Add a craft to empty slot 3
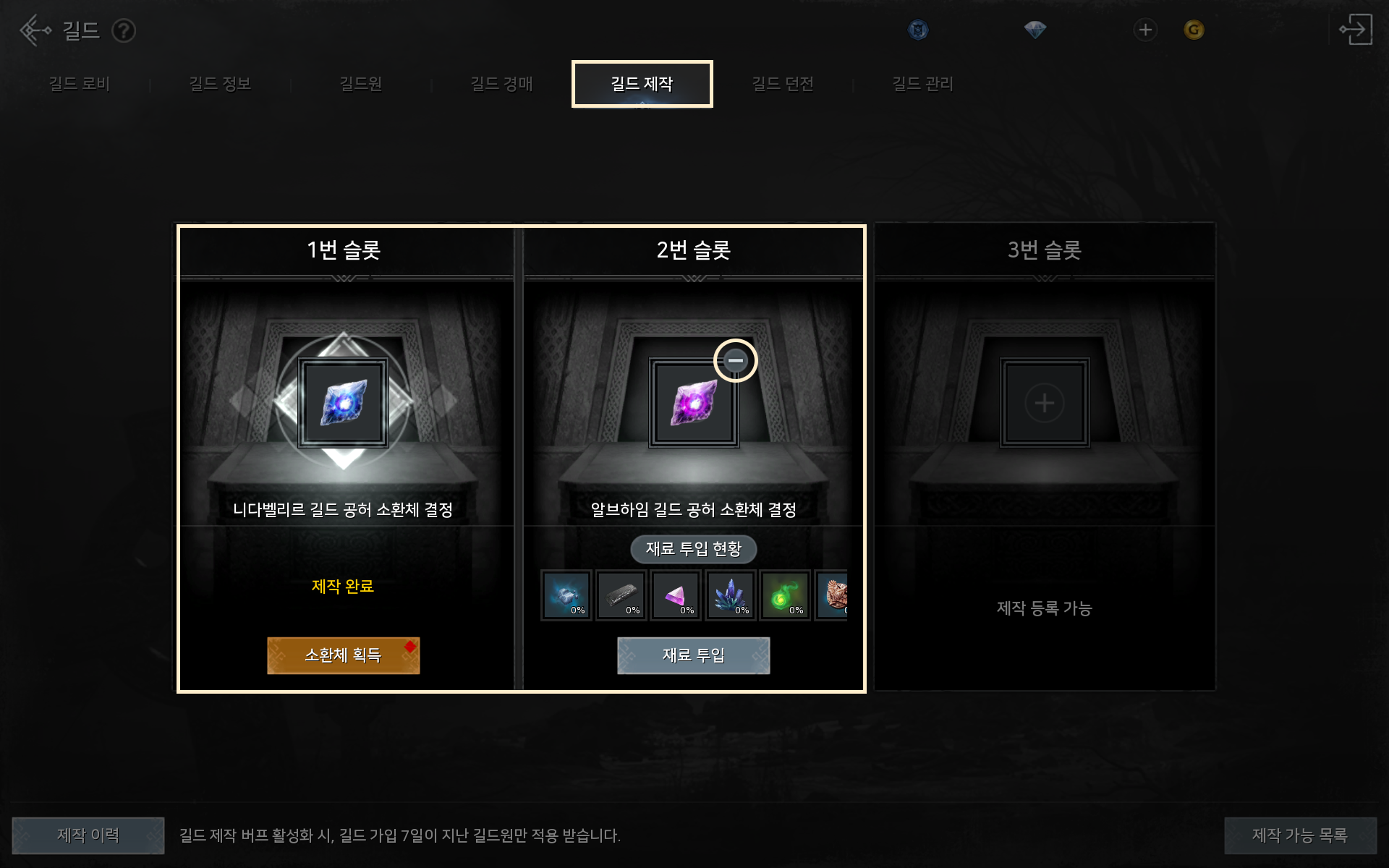 coord(1044,403)
